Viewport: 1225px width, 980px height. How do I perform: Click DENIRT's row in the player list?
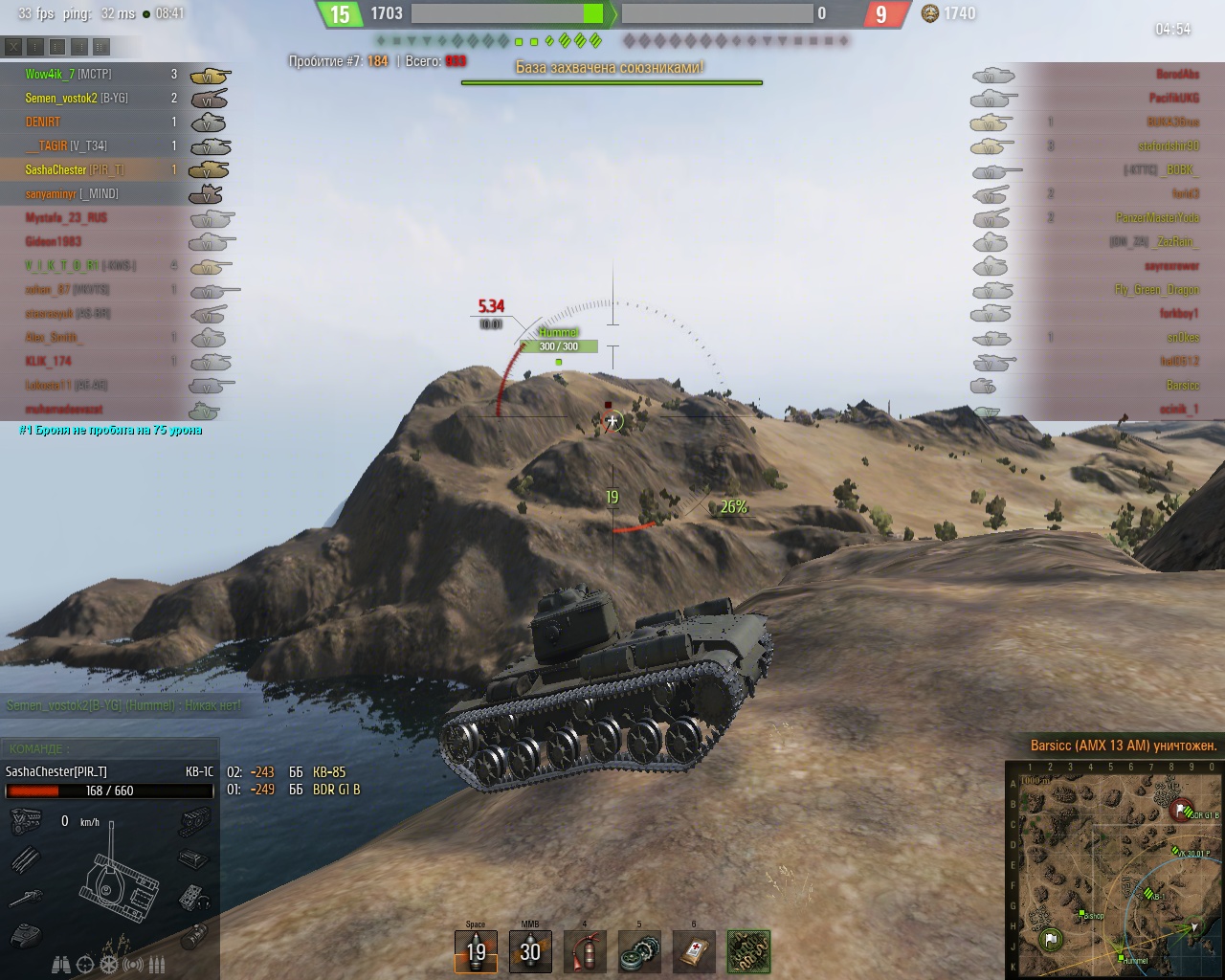[43, 122]
